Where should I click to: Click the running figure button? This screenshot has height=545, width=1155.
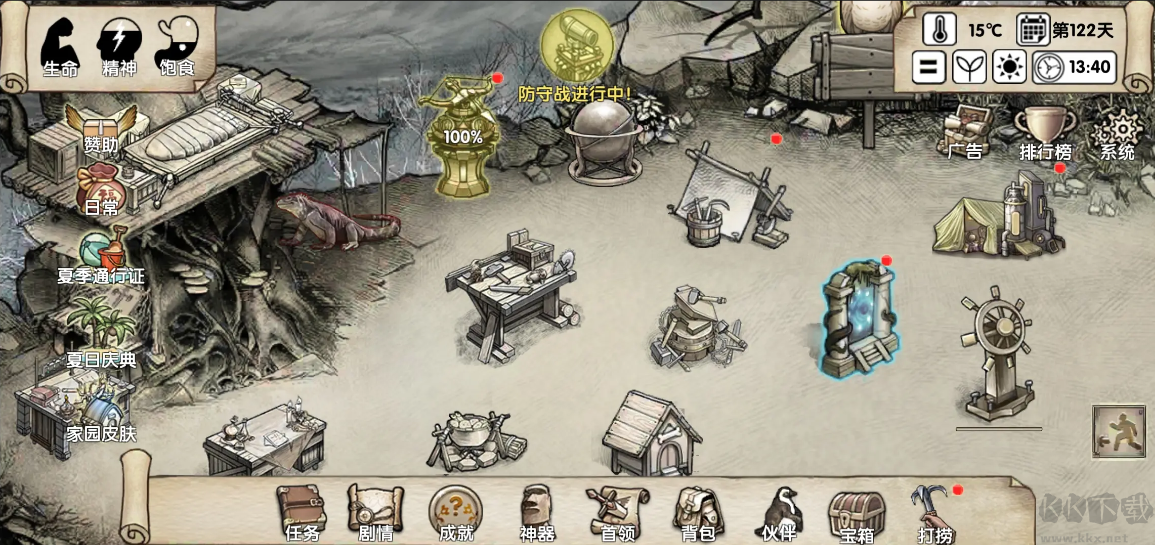[1118, 431]
